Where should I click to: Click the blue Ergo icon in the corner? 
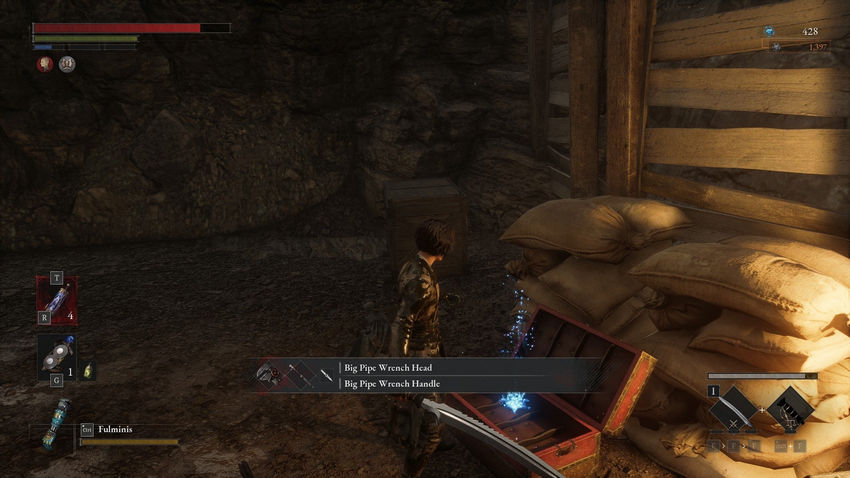[768, 32]
